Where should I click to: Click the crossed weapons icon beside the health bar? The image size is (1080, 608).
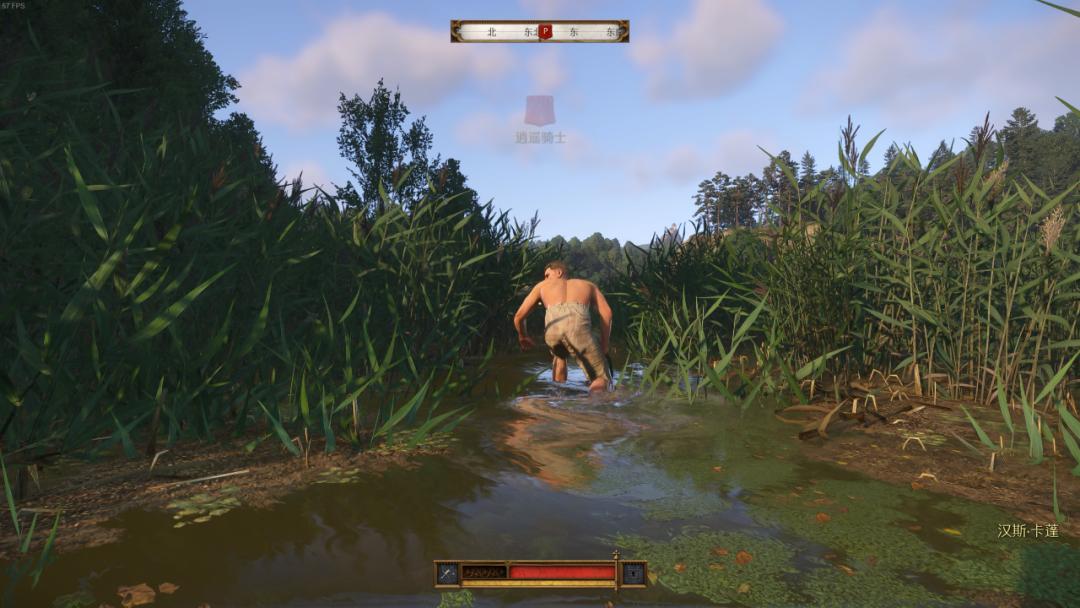tap(447, 573)
